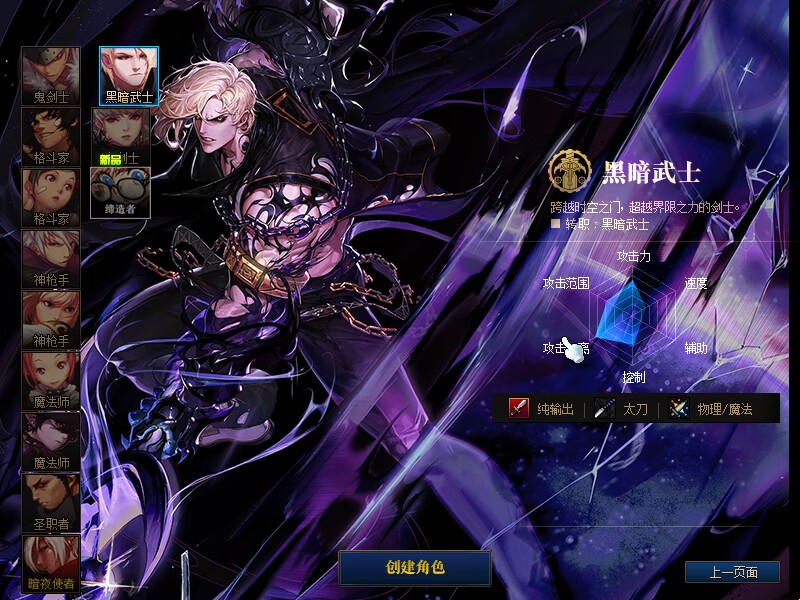The image size is (800, 600).
Task: Click the 创建角色 create character button
Action: coord(415,568)
